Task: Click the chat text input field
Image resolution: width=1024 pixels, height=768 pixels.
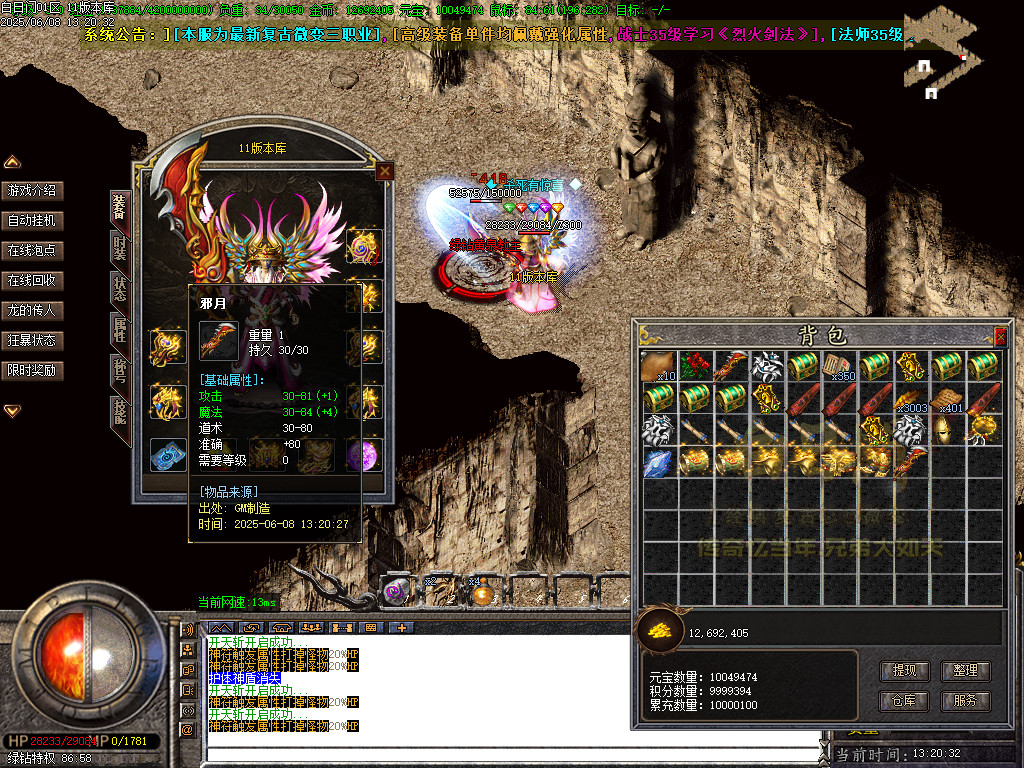Action: tap(510, 754)
